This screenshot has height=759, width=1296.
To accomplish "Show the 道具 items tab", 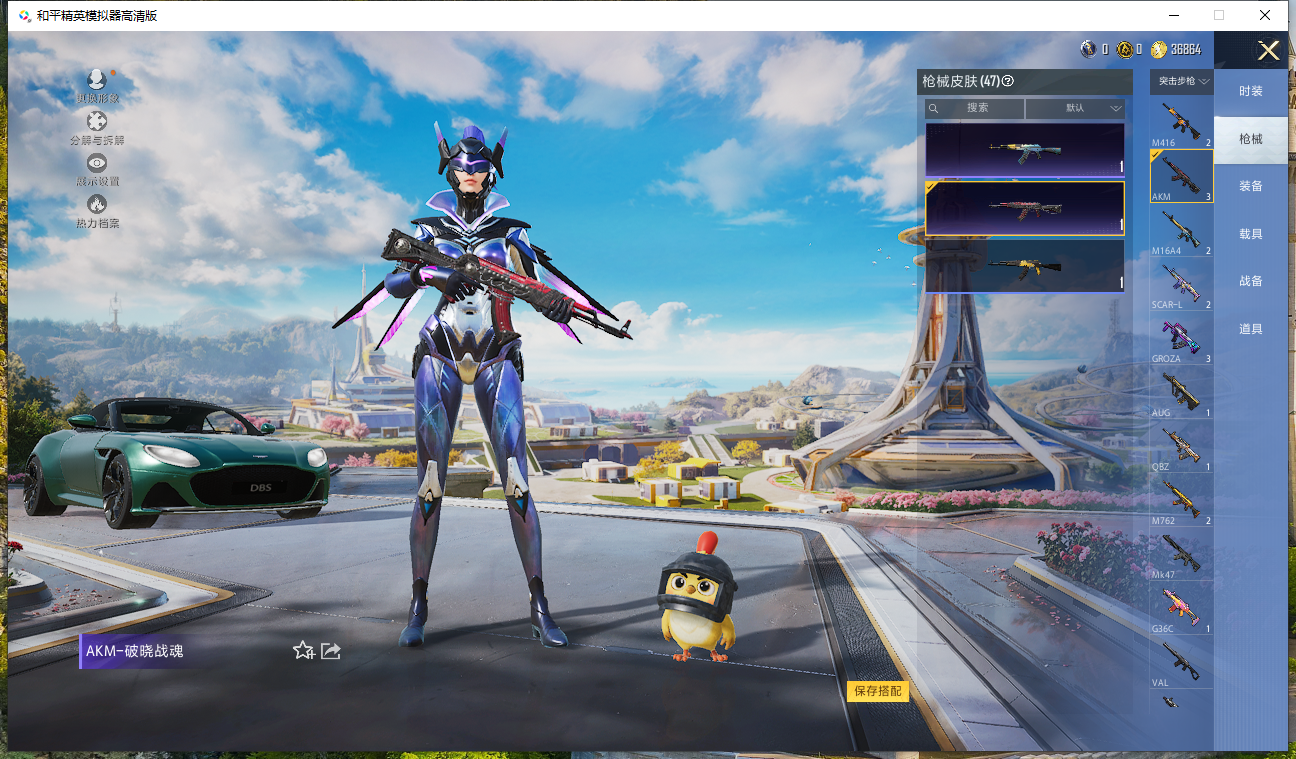I will 1250,329.
